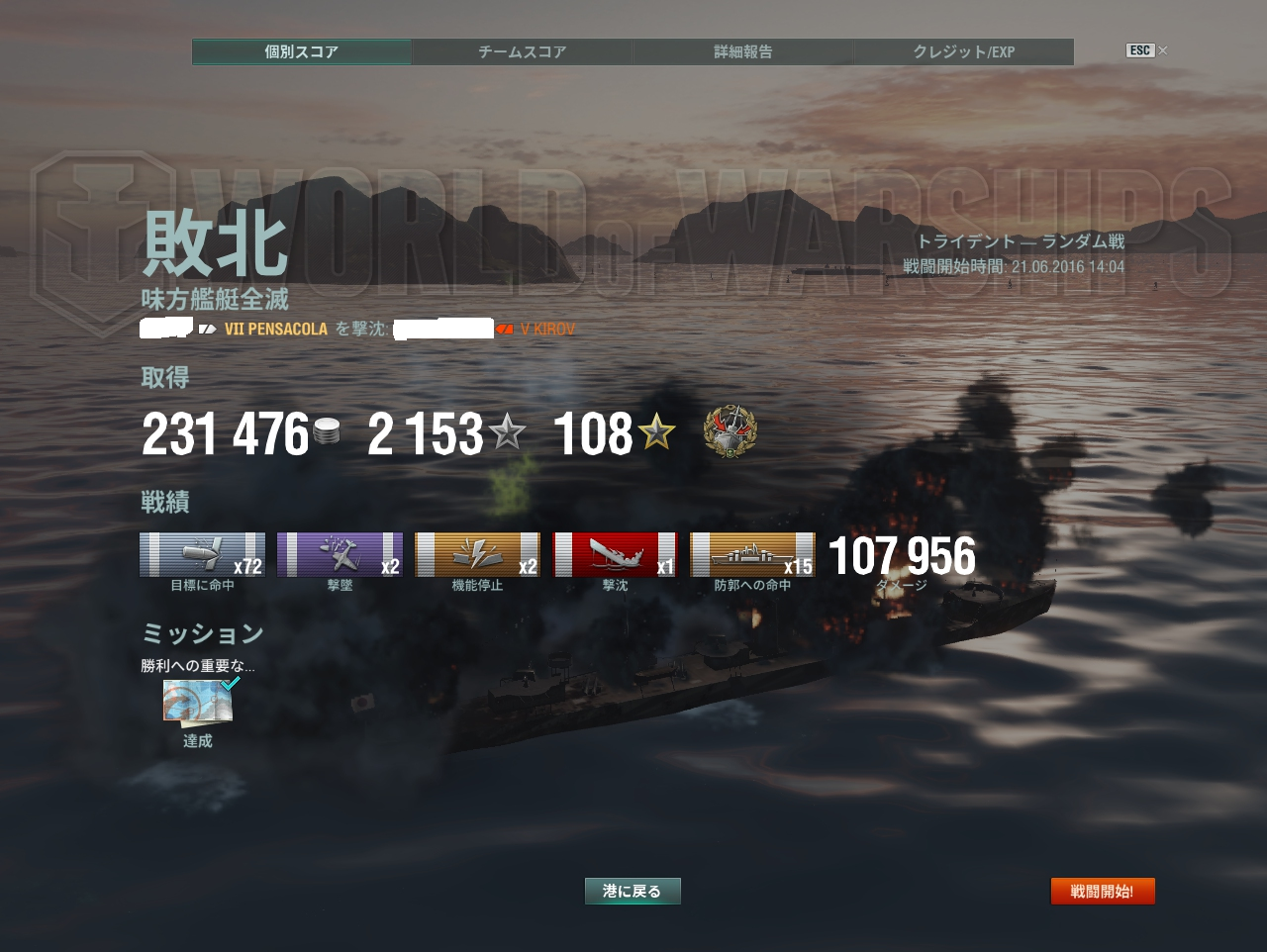1267x952 pixels.
Task: Open the チームスコア tab
Action: point(522,51)
